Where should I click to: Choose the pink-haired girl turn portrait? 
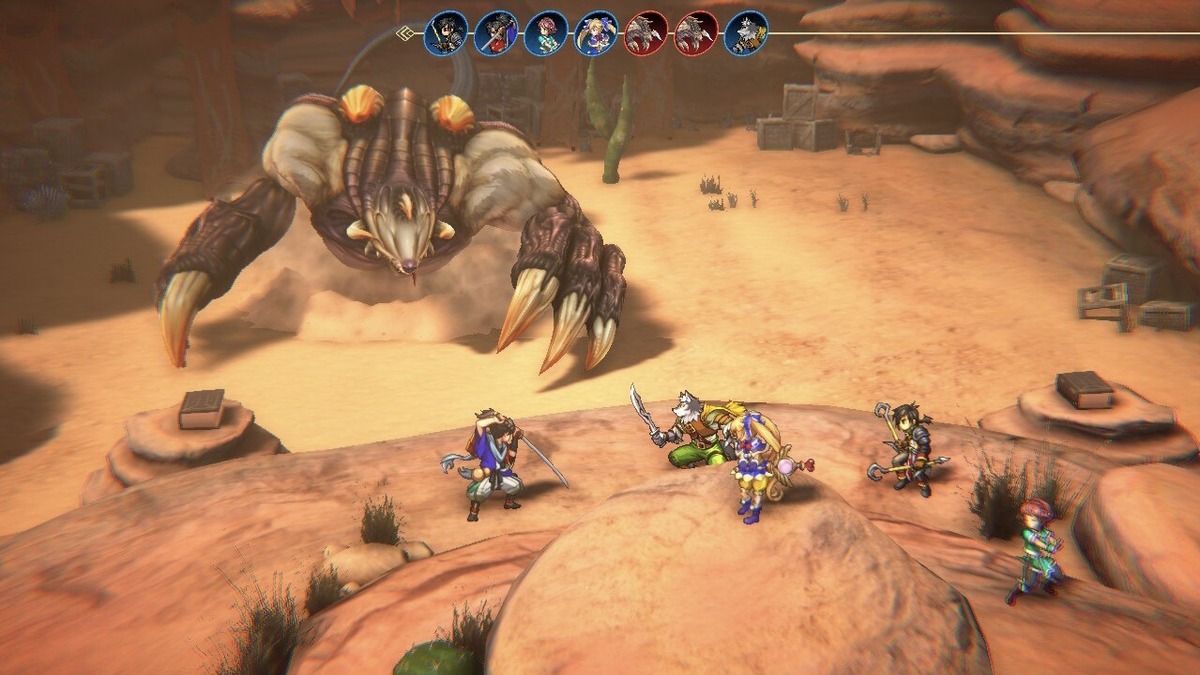coord(546,34)
